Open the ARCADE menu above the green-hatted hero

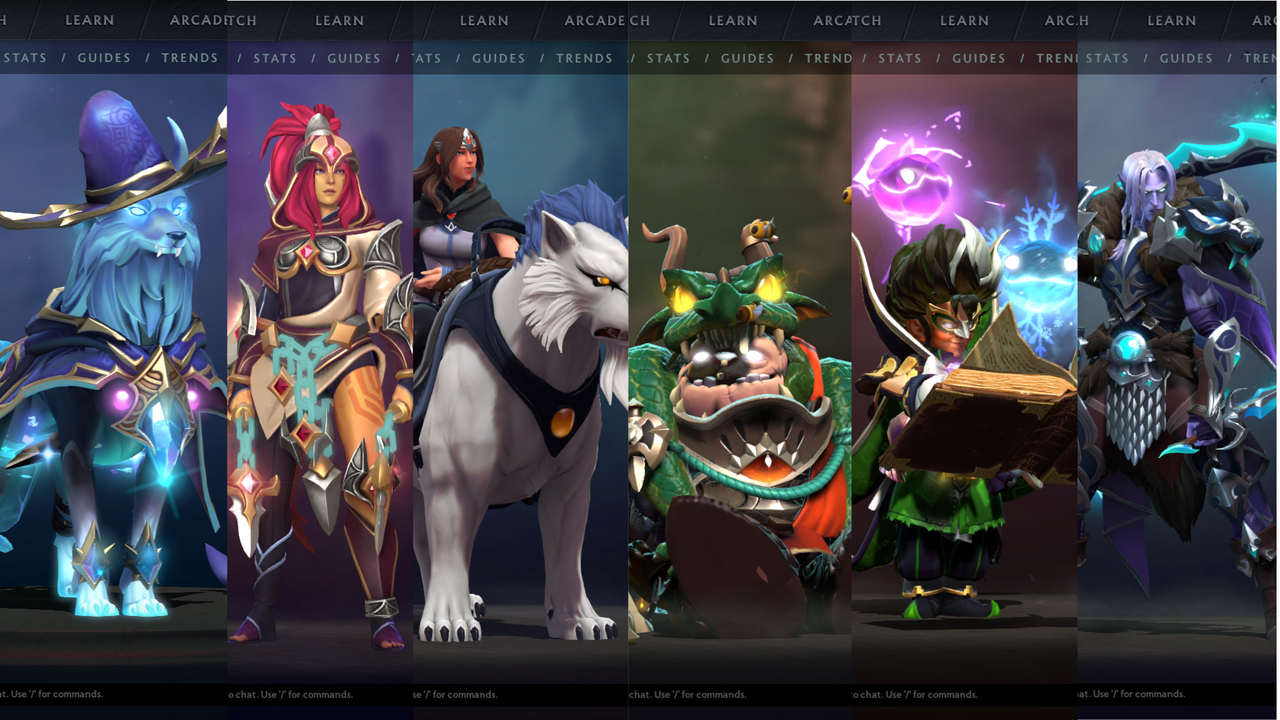click(x=840, y=20)
